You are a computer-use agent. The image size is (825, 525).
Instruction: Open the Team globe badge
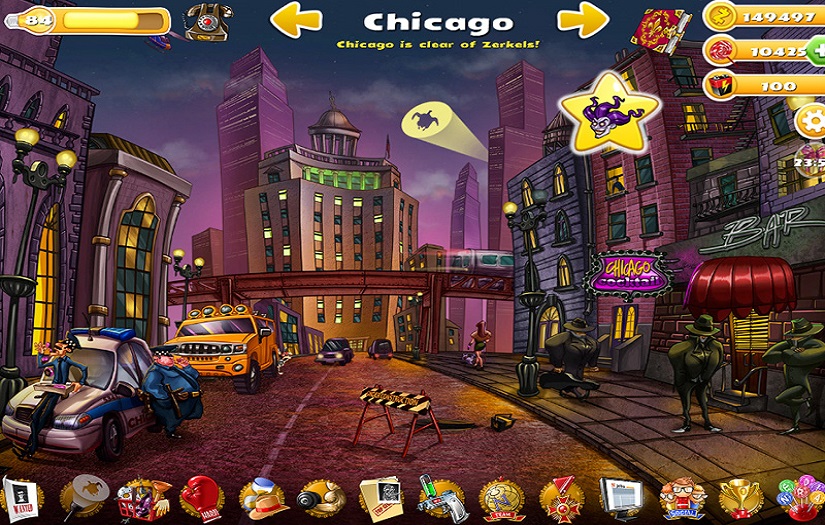(x=501, y=497)
